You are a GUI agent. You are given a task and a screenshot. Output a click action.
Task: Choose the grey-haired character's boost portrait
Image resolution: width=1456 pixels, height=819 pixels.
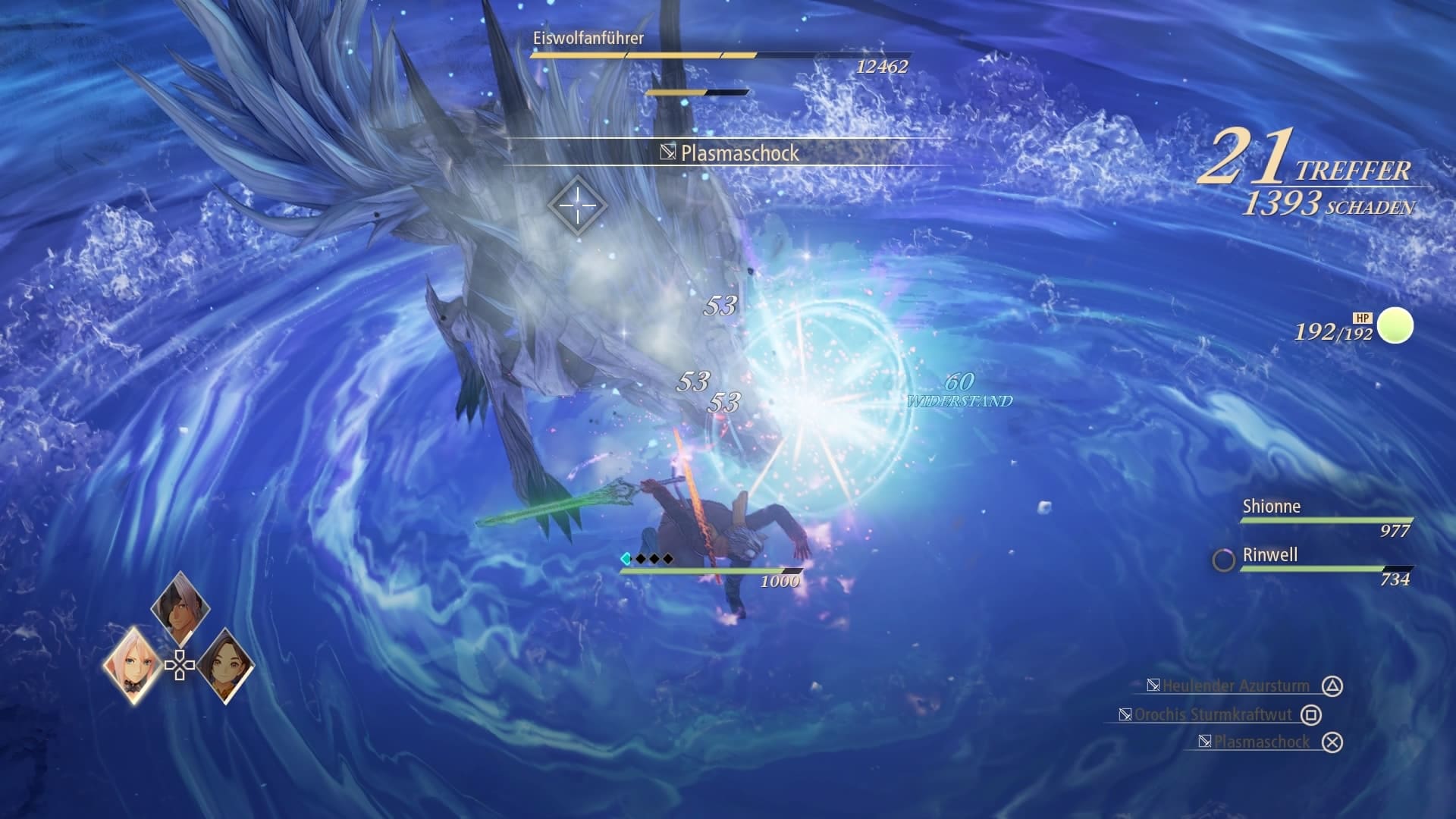pos(180,607)
